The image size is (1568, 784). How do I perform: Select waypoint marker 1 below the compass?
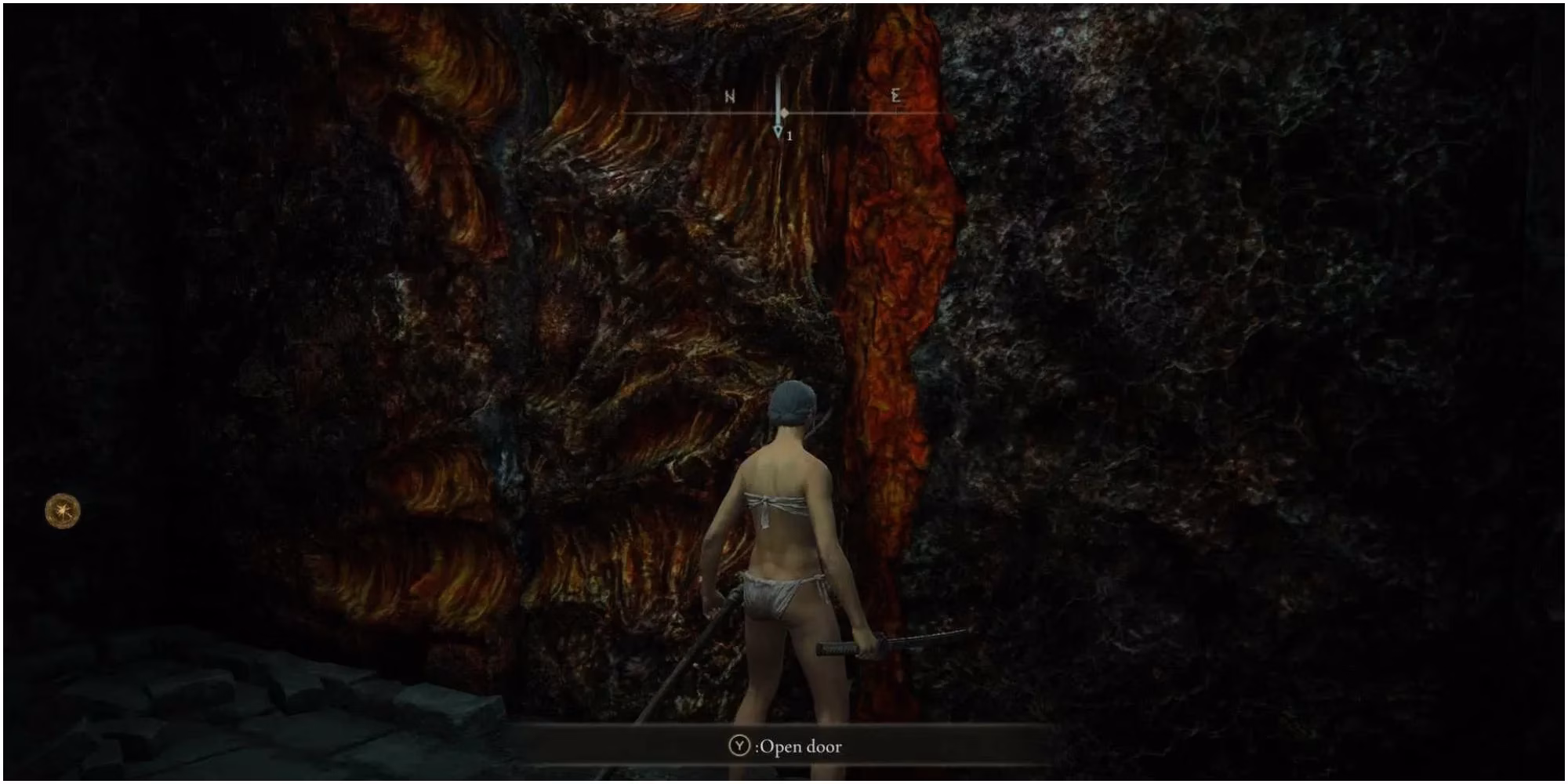coord(789,136)
